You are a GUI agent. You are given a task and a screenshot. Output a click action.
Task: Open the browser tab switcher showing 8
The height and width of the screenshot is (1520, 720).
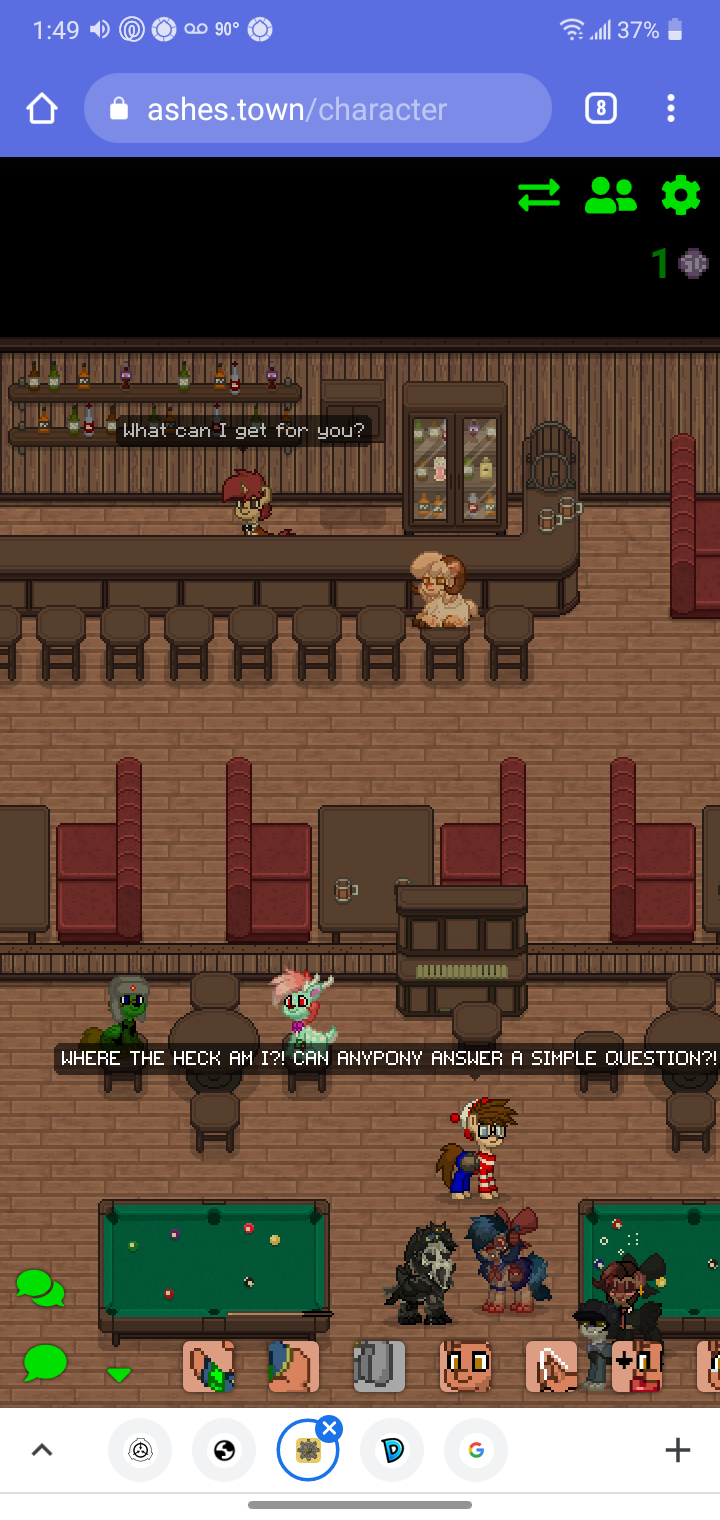coord(600,108)
